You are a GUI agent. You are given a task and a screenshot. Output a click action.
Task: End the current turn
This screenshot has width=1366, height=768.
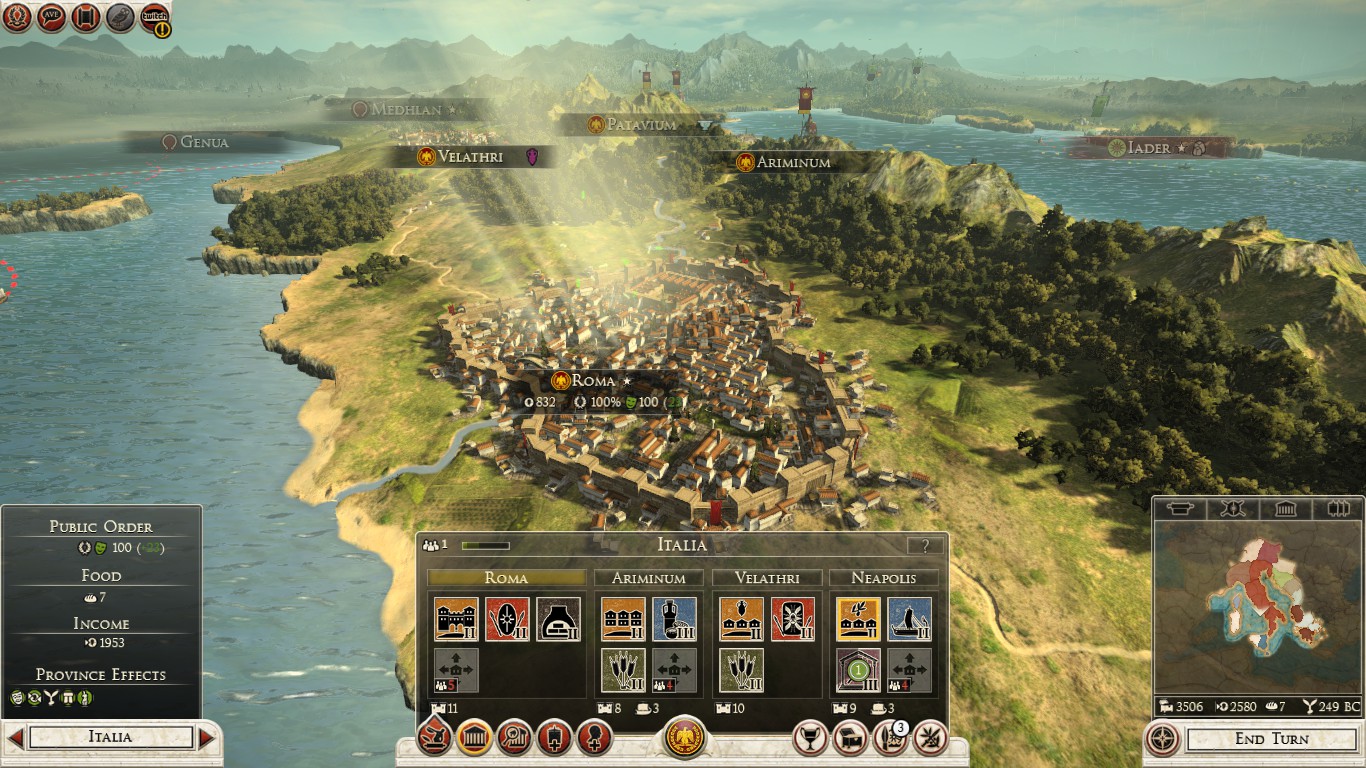point(1271,739)
